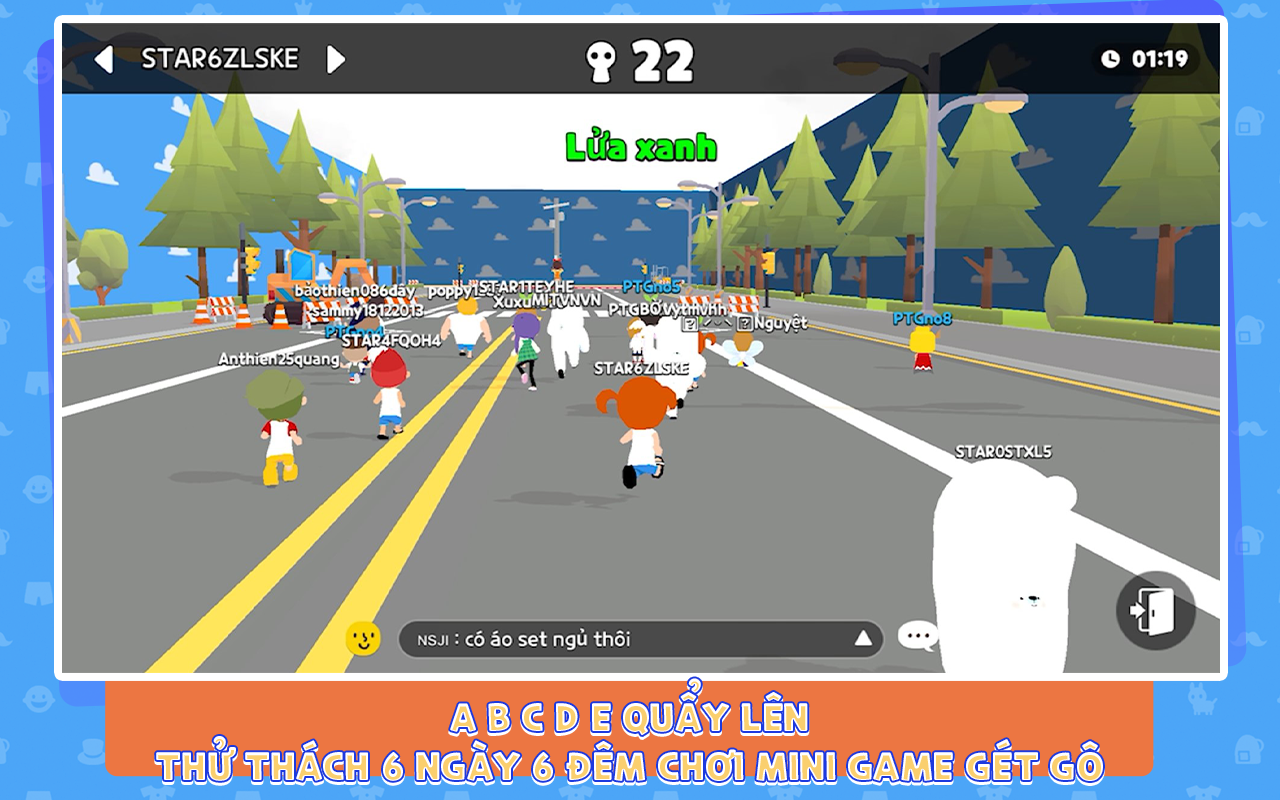Screen dimensions: 1280x800
Task: Click the skull counter icon
Action: [601, 58]
